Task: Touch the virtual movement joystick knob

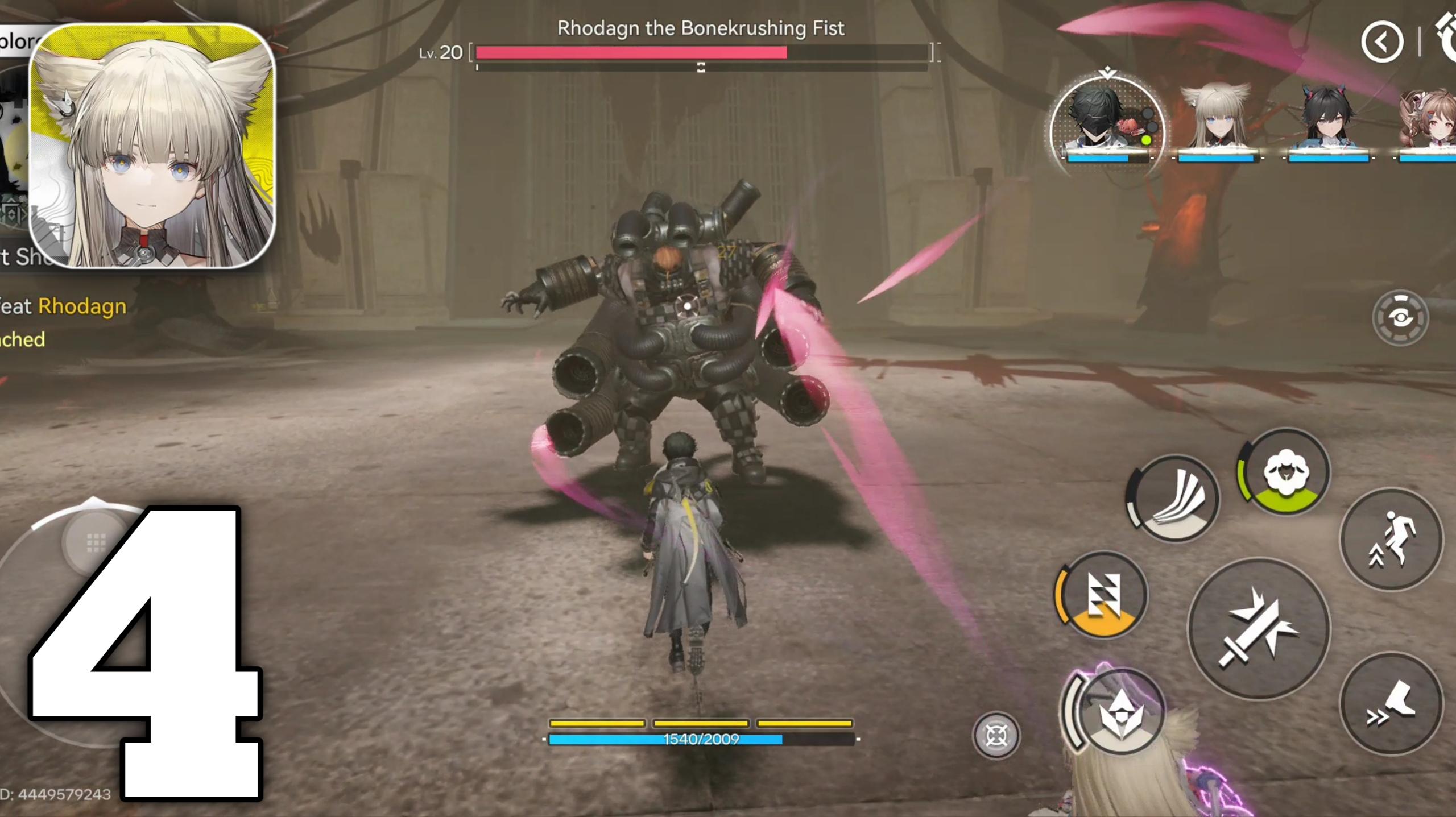Action: coord(96,543)
